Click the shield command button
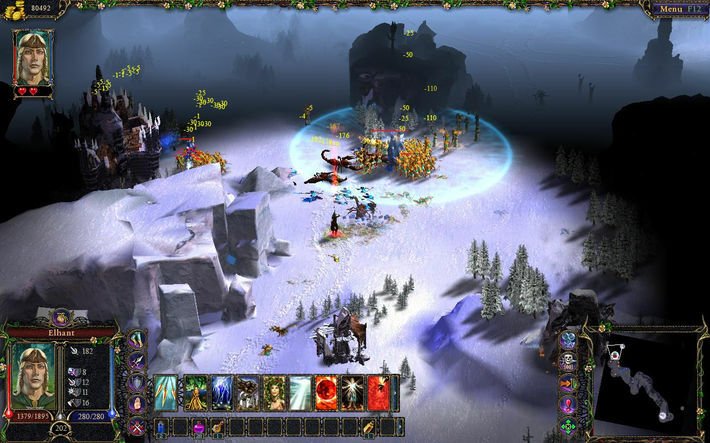 pyautogui.click(x=137, y=384)
